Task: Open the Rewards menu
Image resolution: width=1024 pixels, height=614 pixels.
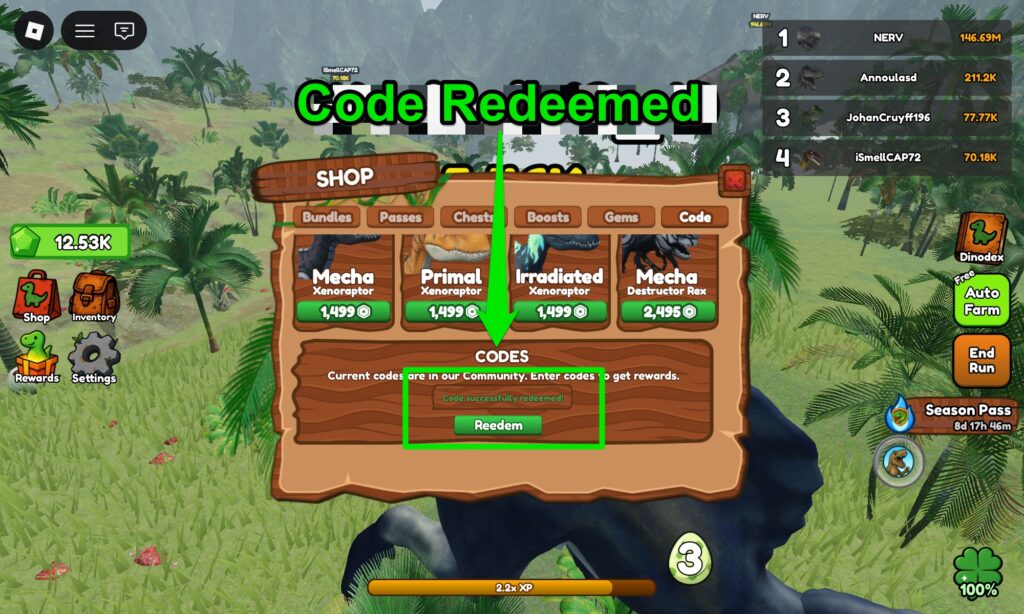Action: pyautogui.click(x=37, y=357)
